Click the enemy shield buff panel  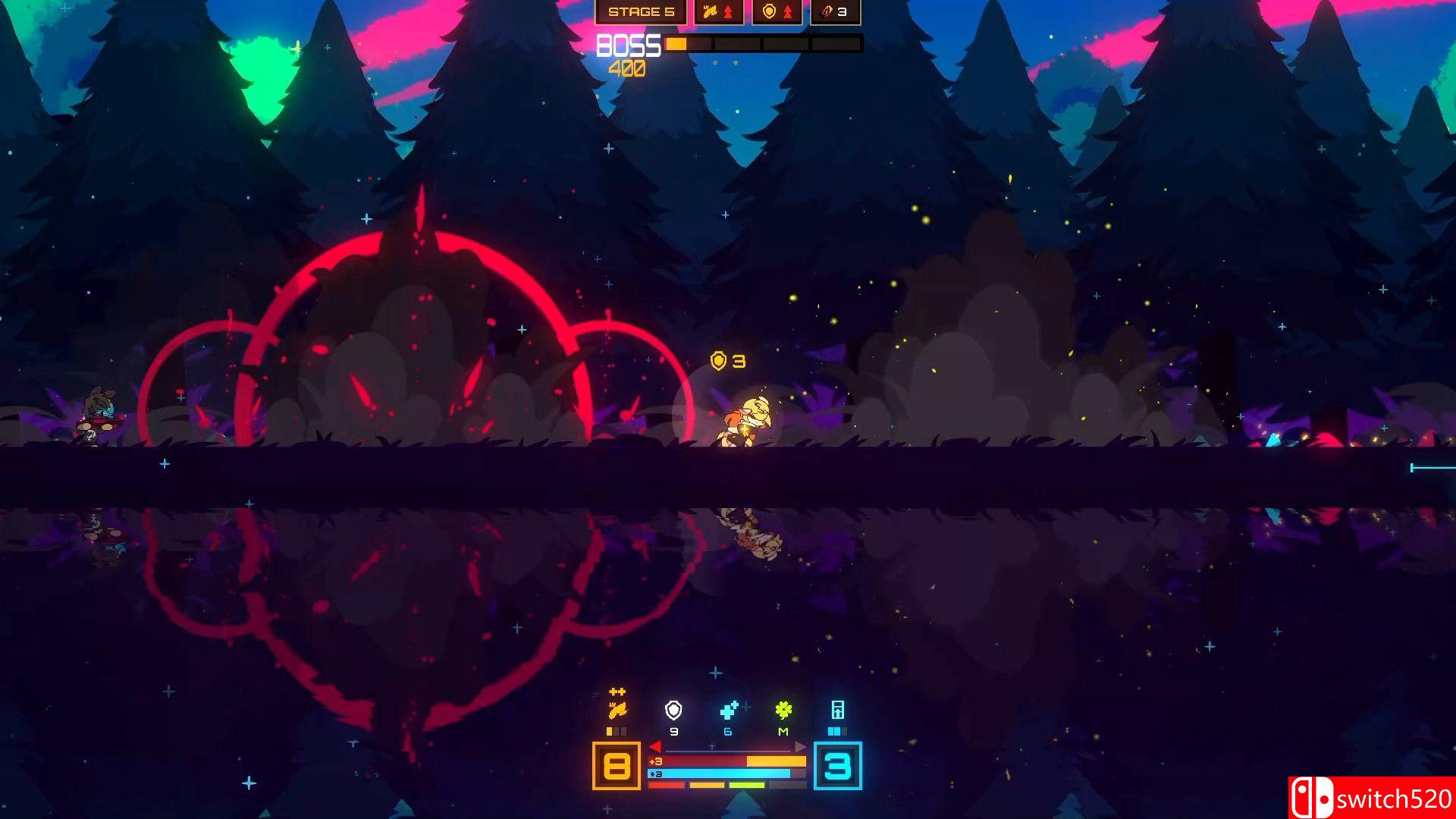(x=777, y=12)
